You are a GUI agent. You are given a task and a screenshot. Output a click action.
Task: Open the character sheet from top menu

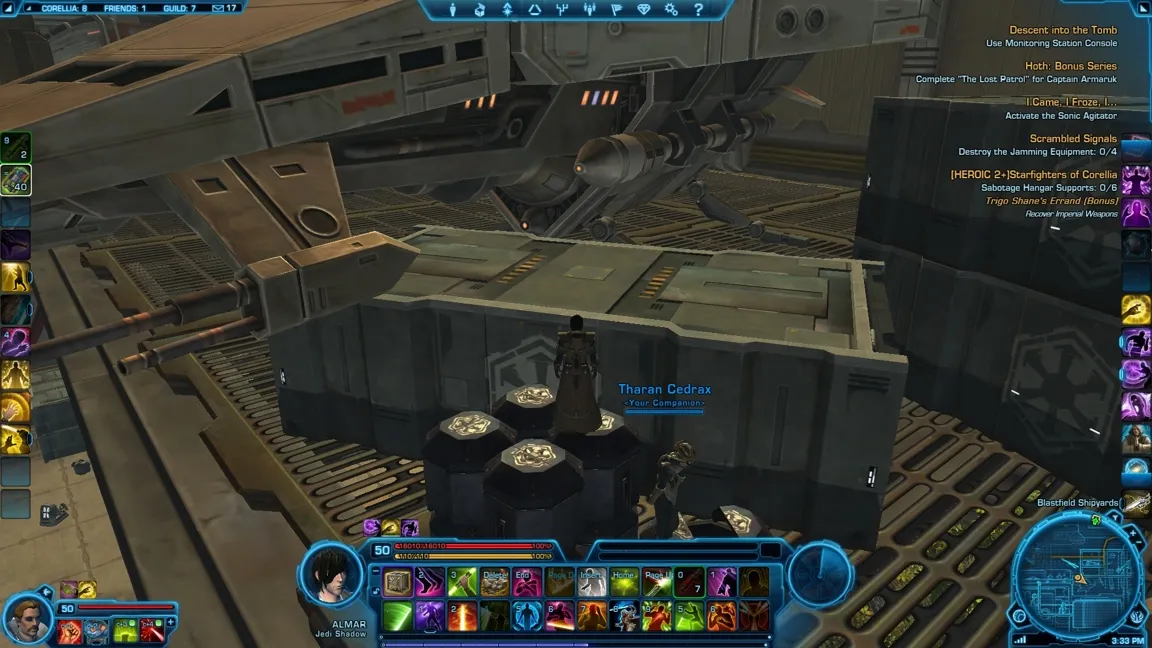[453, 10]
